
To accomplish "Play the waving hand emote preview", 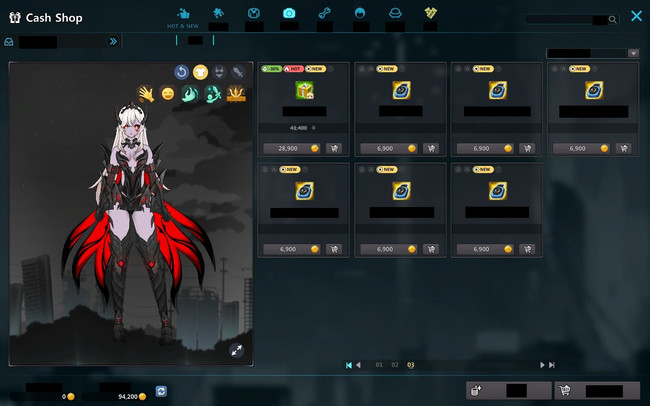I will click(x=145, y=94).
